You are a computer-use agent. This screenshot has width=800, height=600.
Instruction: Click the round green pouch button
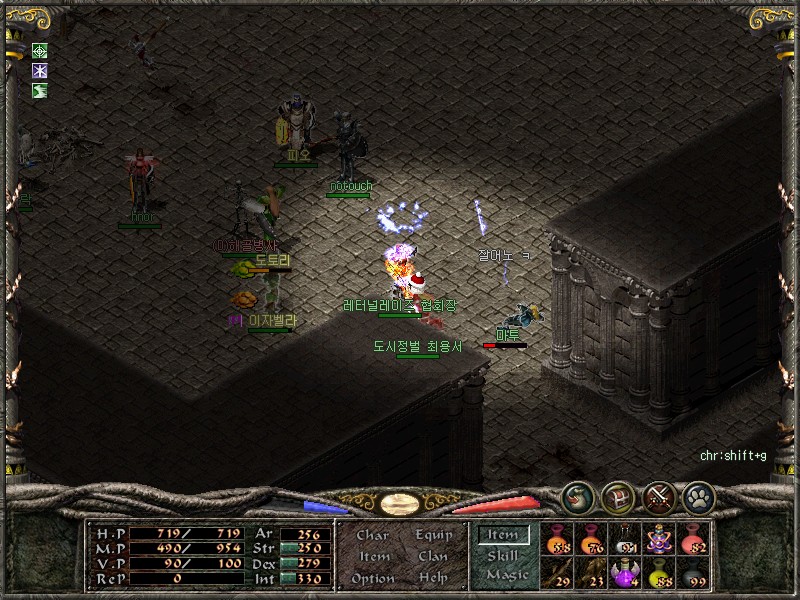pos(576,496)
